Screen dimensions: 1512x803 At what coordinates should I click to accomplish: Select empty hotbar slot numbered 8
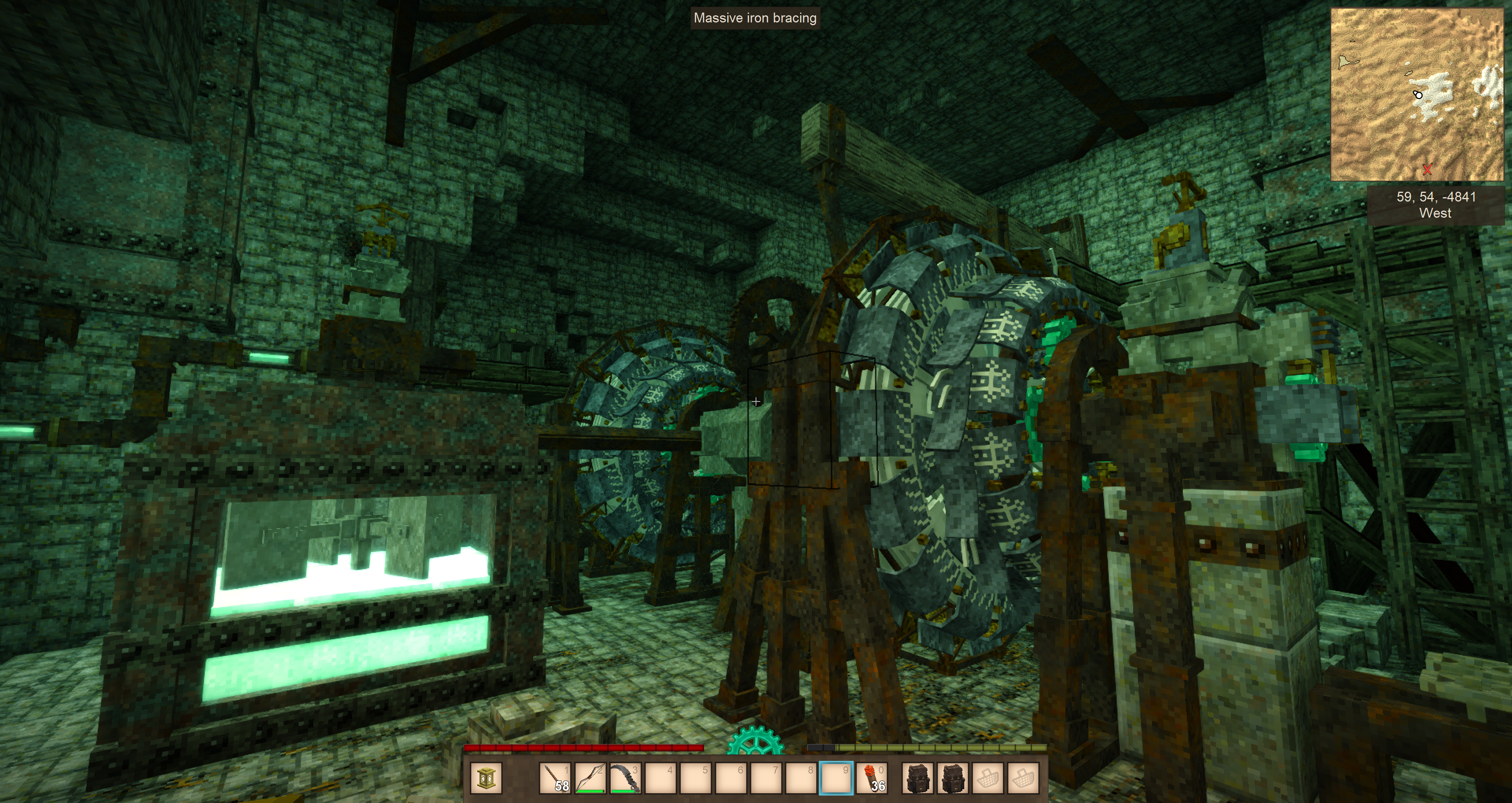coord(801,778)
